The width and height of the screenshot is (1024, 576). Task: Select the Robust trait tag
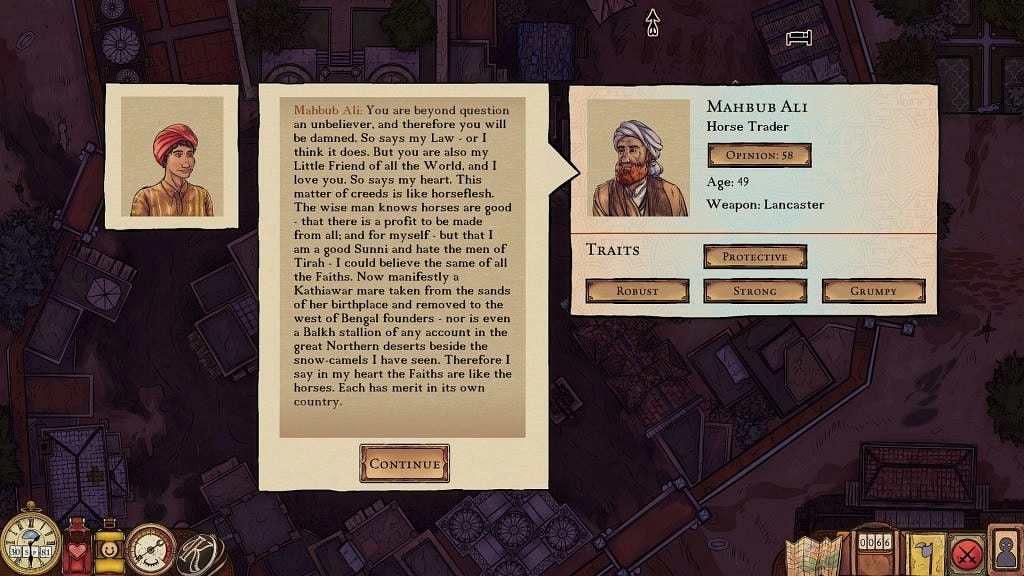coord(637,291)
